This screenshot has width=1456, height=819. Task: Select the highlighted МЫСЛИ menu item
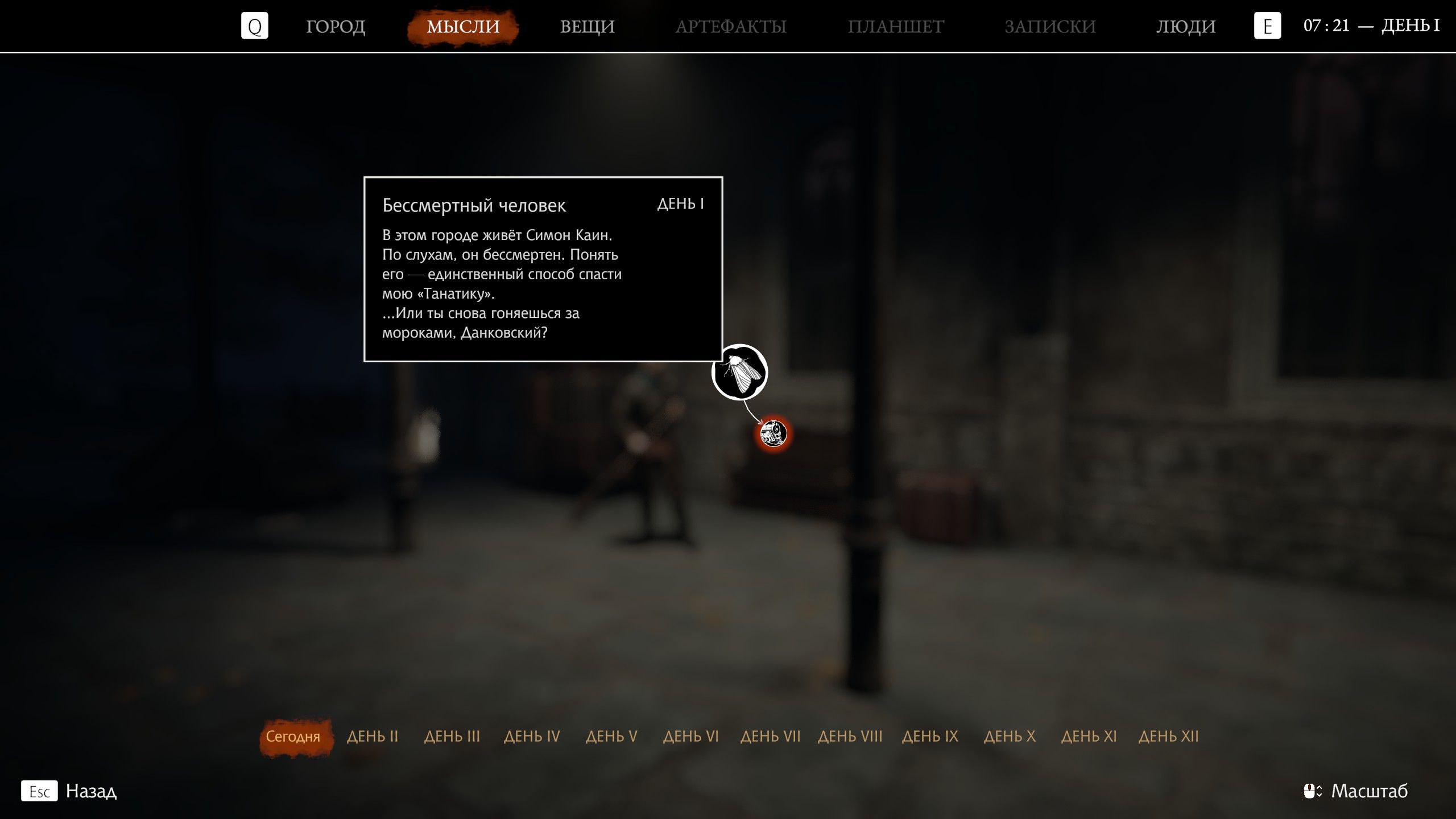point(462,26)
